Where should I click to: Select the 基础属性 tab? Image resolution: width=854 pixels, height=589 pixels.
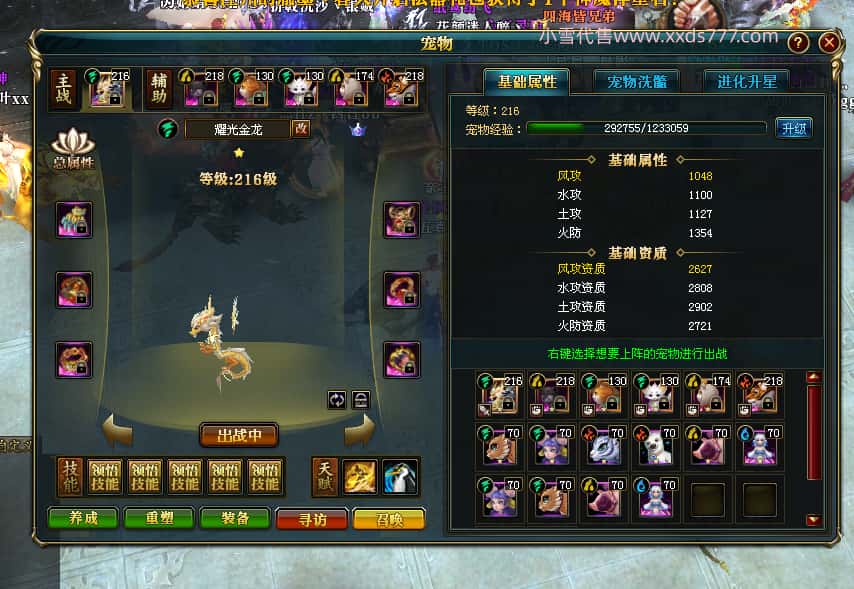tap(527, 81)
